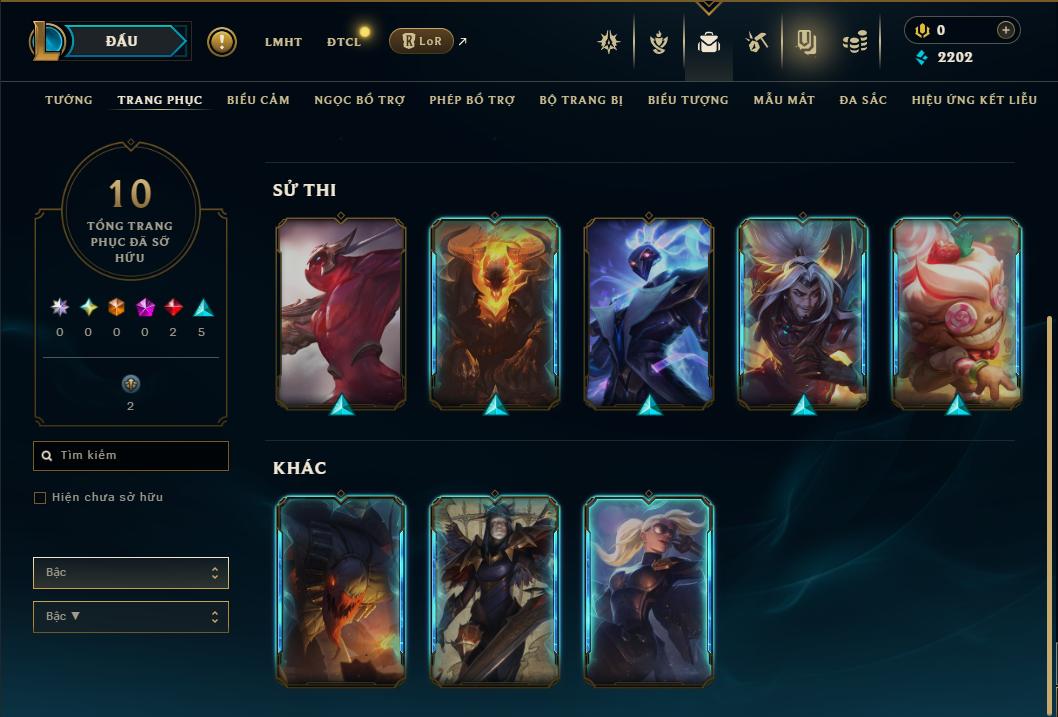Open the BỘ TRANG BỊ tab
1058x717 pixels.
[x=581, y=100]
